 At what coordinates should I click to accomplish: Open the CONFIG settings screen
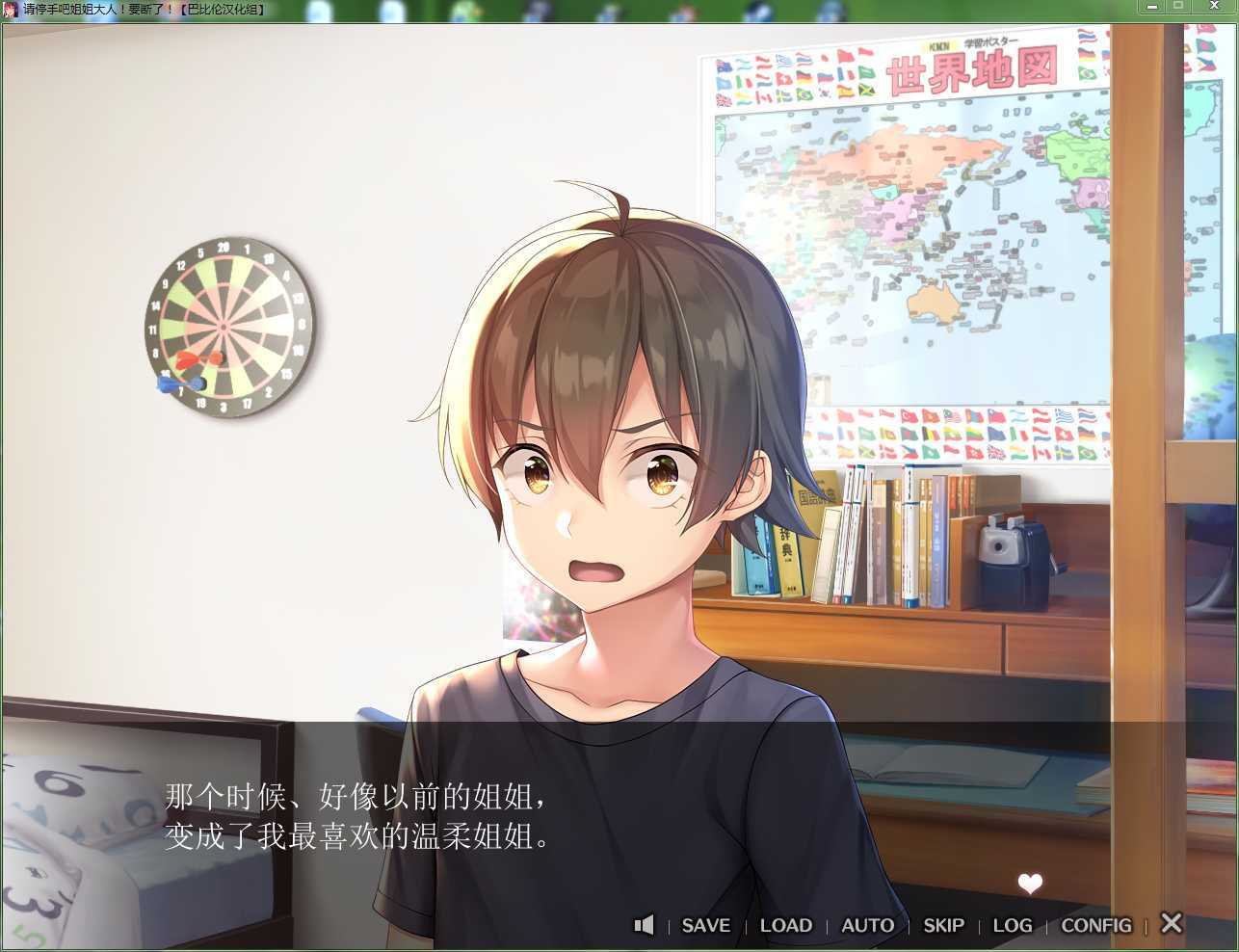pos(1095,925)
